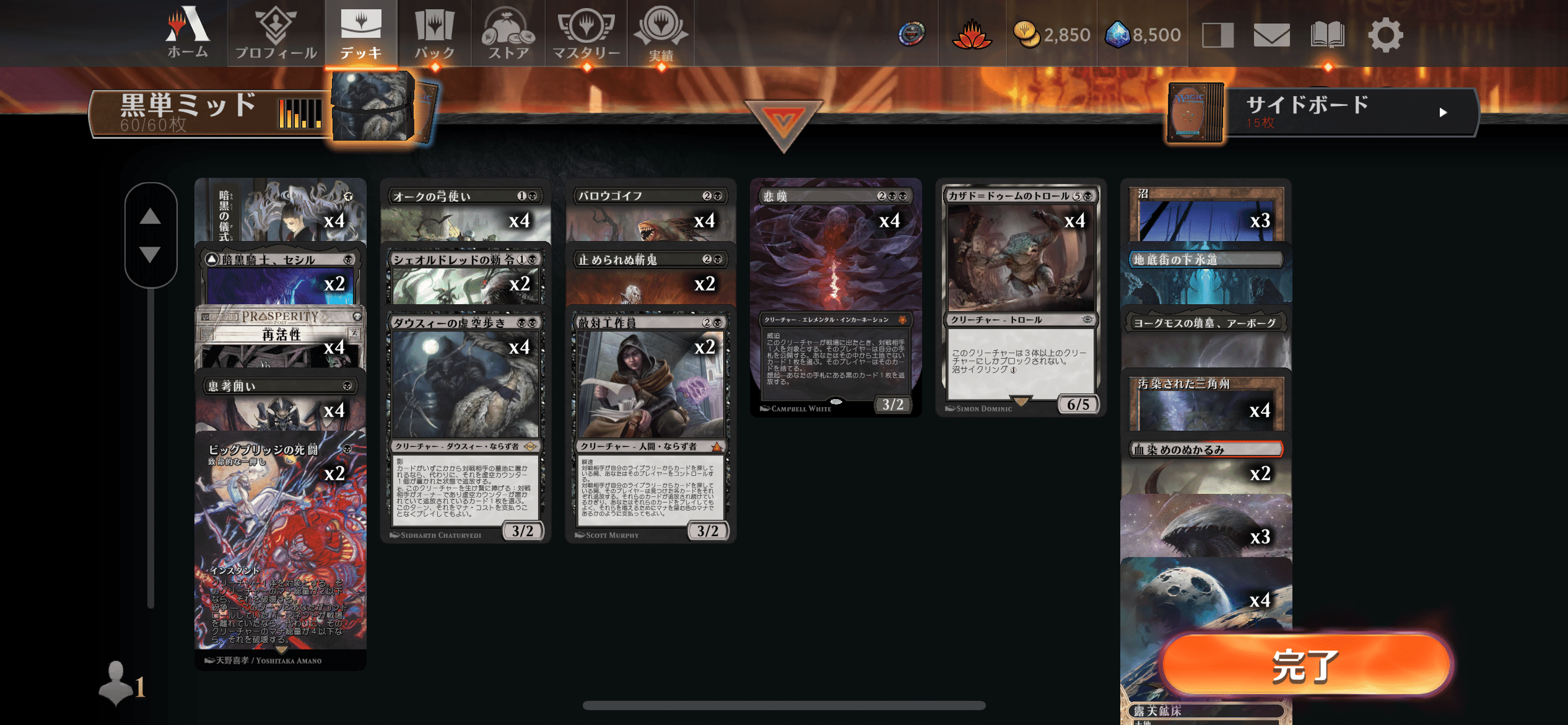Open the codex book icon

[1330, 34]
